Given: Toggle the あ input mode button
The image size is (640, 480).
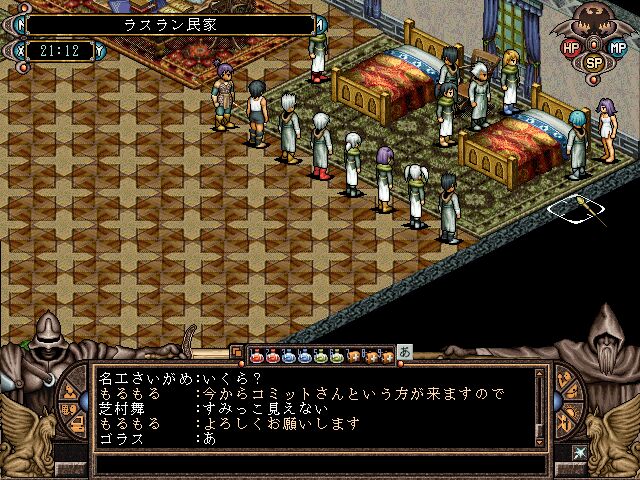Looking at the screenshot, I should coord(405,351).
